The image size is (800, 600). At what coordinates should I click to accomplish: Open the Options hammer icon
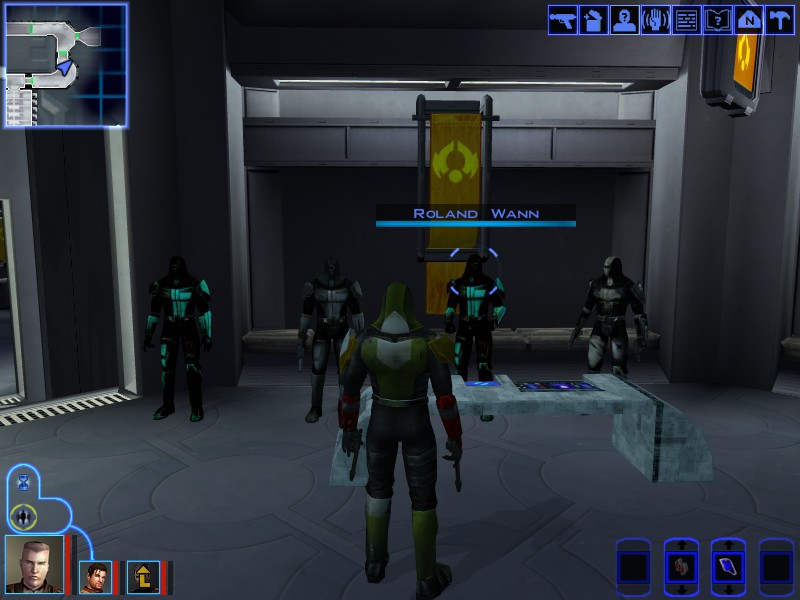point(779,20)
